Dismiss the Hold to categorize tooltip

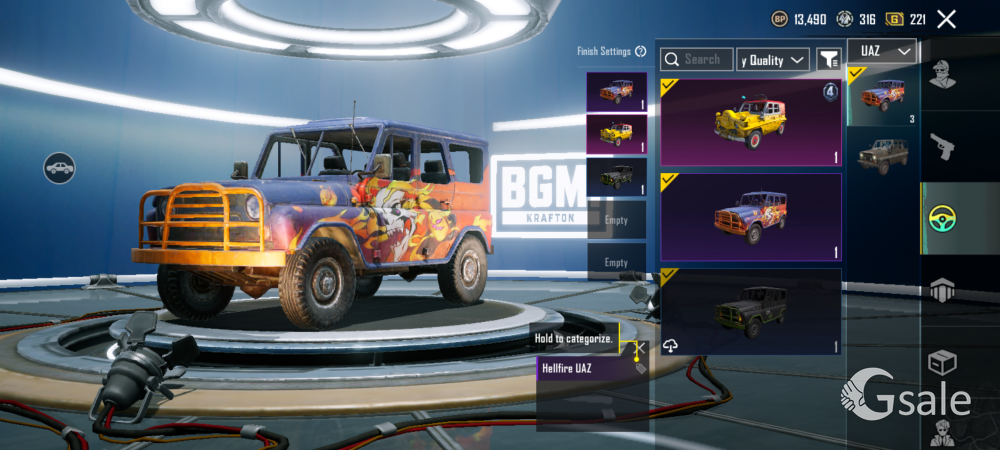640,347
